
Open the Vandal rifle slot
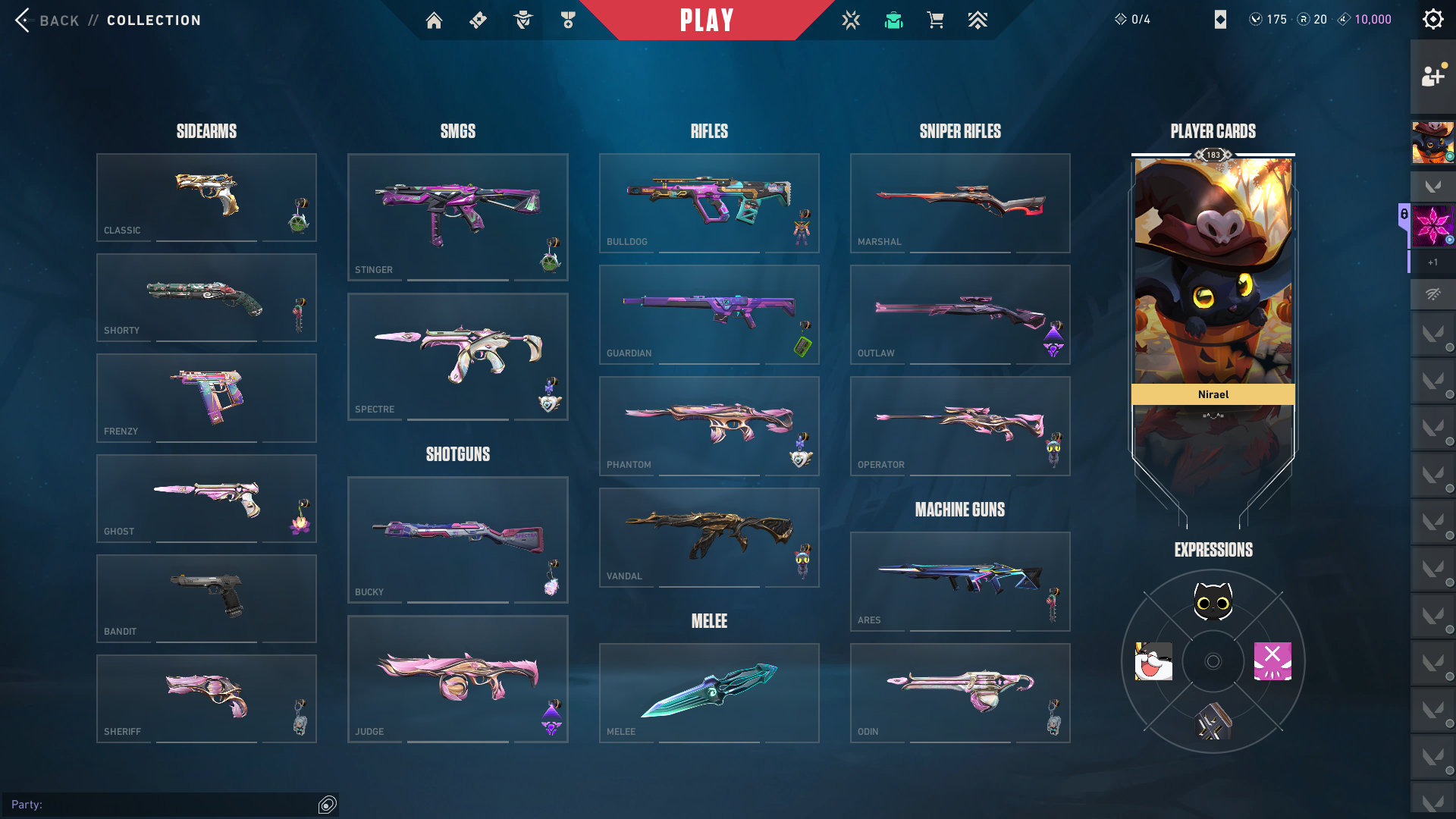pyautogui.click(x=709, y=537)
